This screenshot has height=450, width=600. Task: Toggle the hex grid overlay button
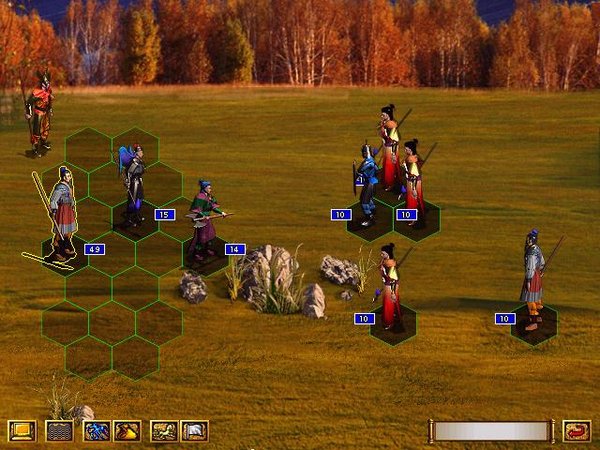tap(59, 431)
